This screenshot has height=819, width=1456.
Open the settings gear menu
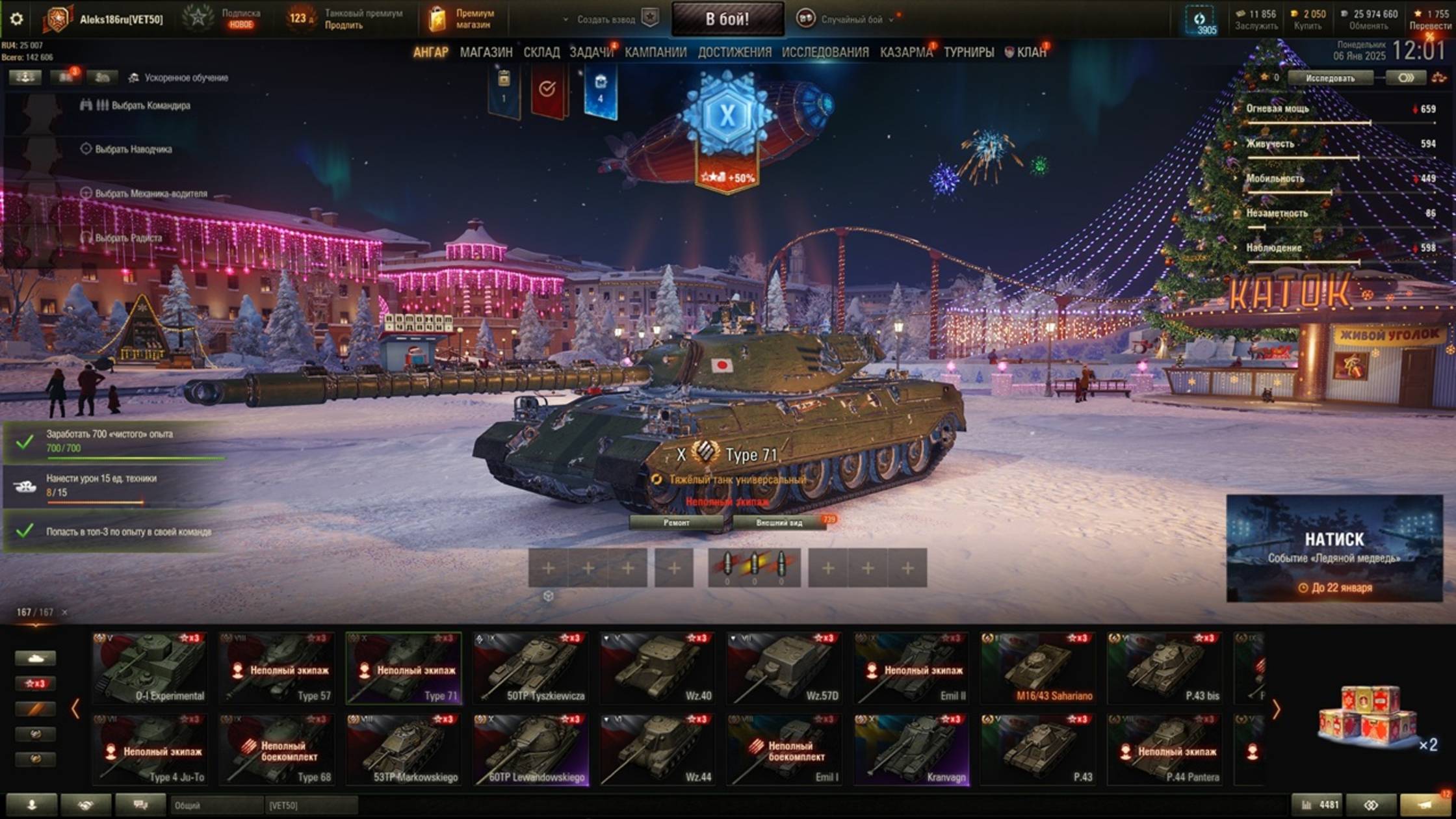(16, 19)
